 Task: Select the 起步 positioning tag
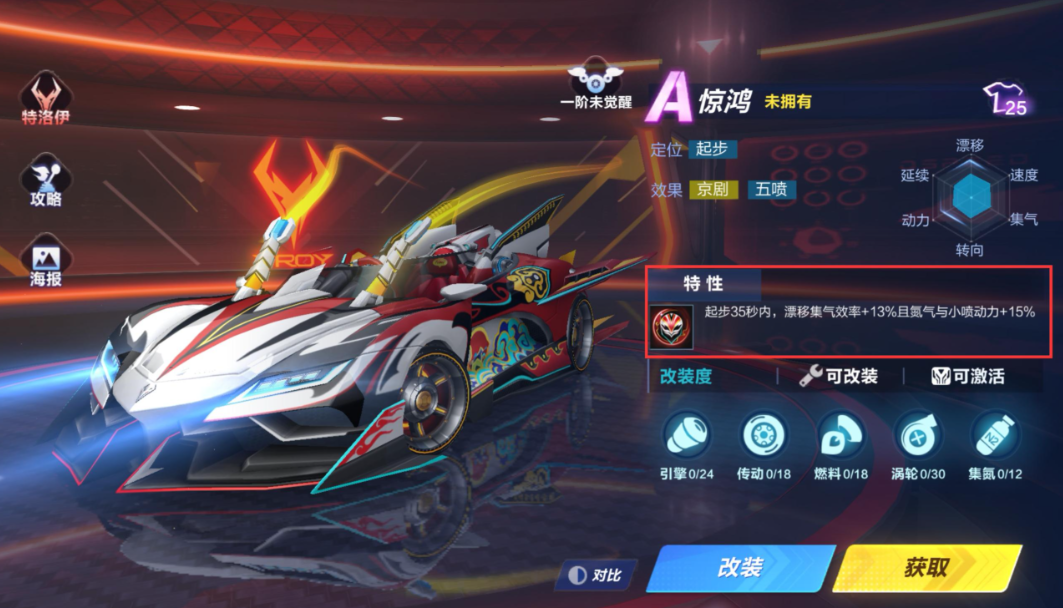(x=712, y=149)
